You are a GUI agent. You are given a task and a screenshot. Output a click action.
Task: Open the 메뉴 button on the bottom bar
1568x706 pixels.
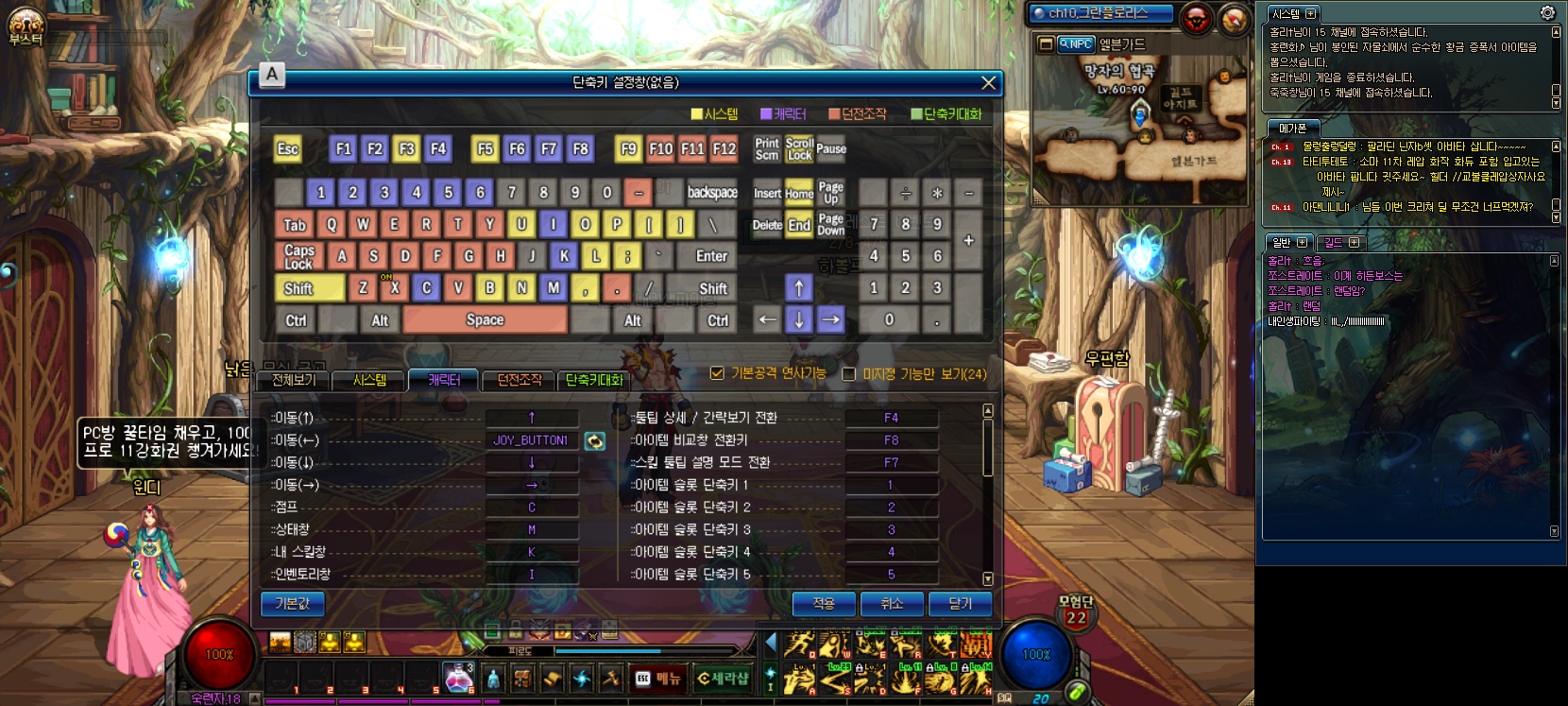coord(658,679)
